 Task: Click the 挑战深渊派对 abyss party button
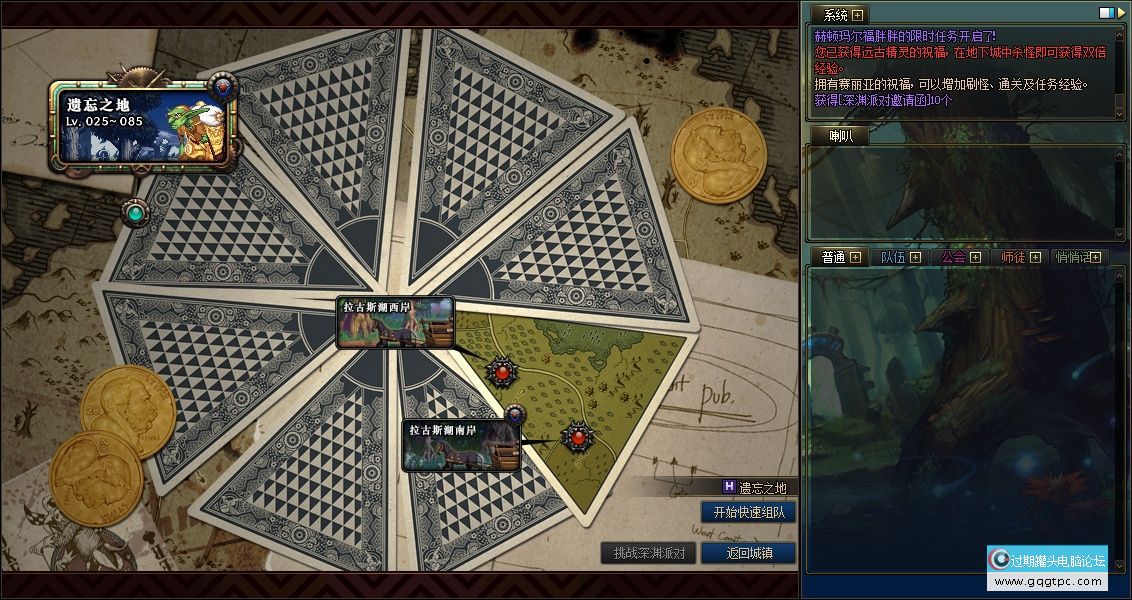649,553
